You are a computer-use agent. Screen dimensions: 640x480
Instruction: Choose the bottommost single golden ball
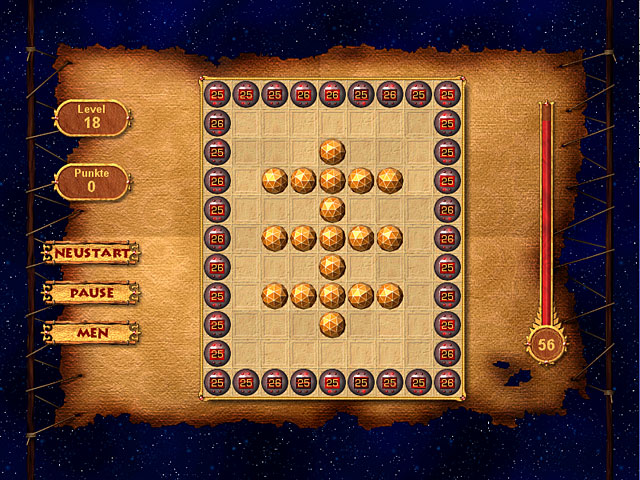pyautogui.click(x=332, y=324)
